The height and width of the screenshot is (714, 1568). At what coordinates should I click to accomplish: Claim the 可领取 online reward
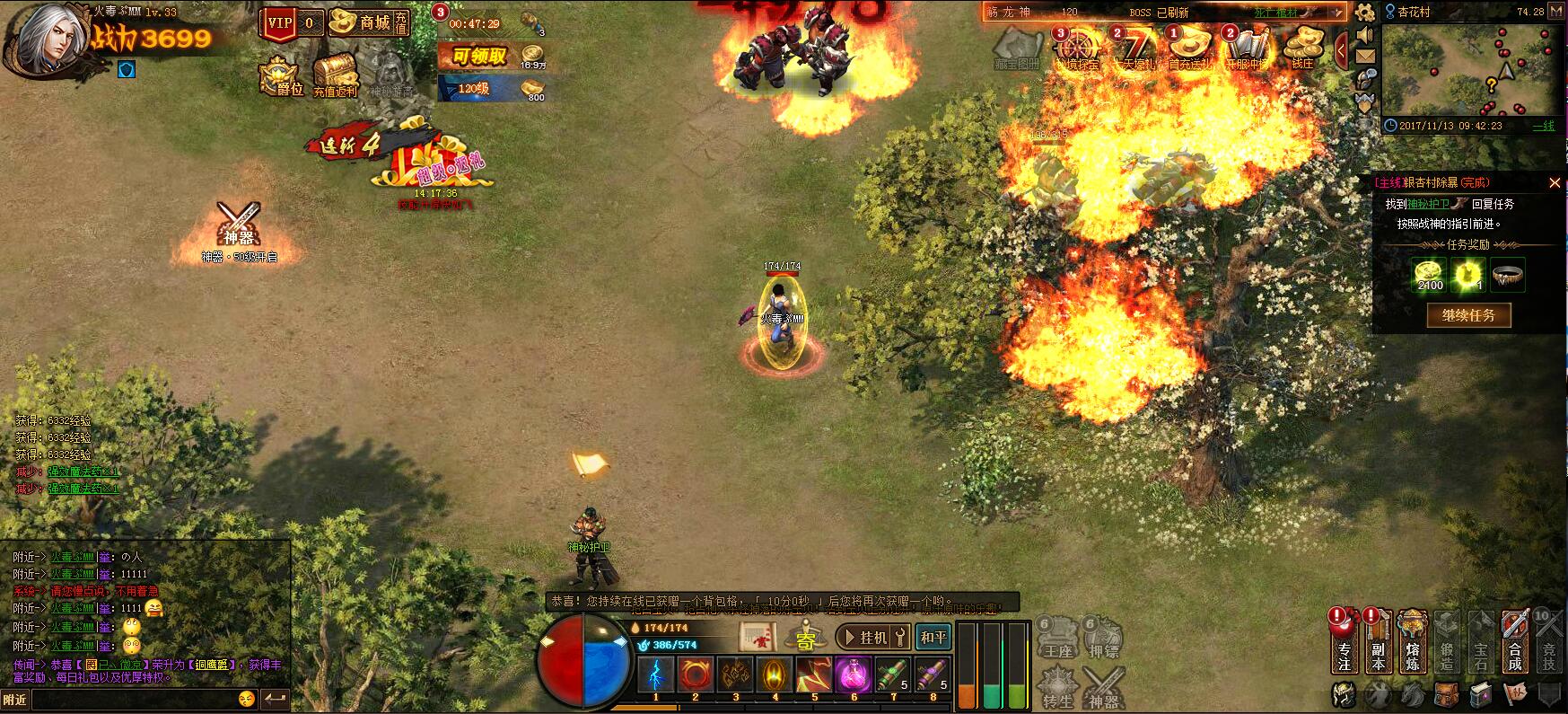(480, 57)
